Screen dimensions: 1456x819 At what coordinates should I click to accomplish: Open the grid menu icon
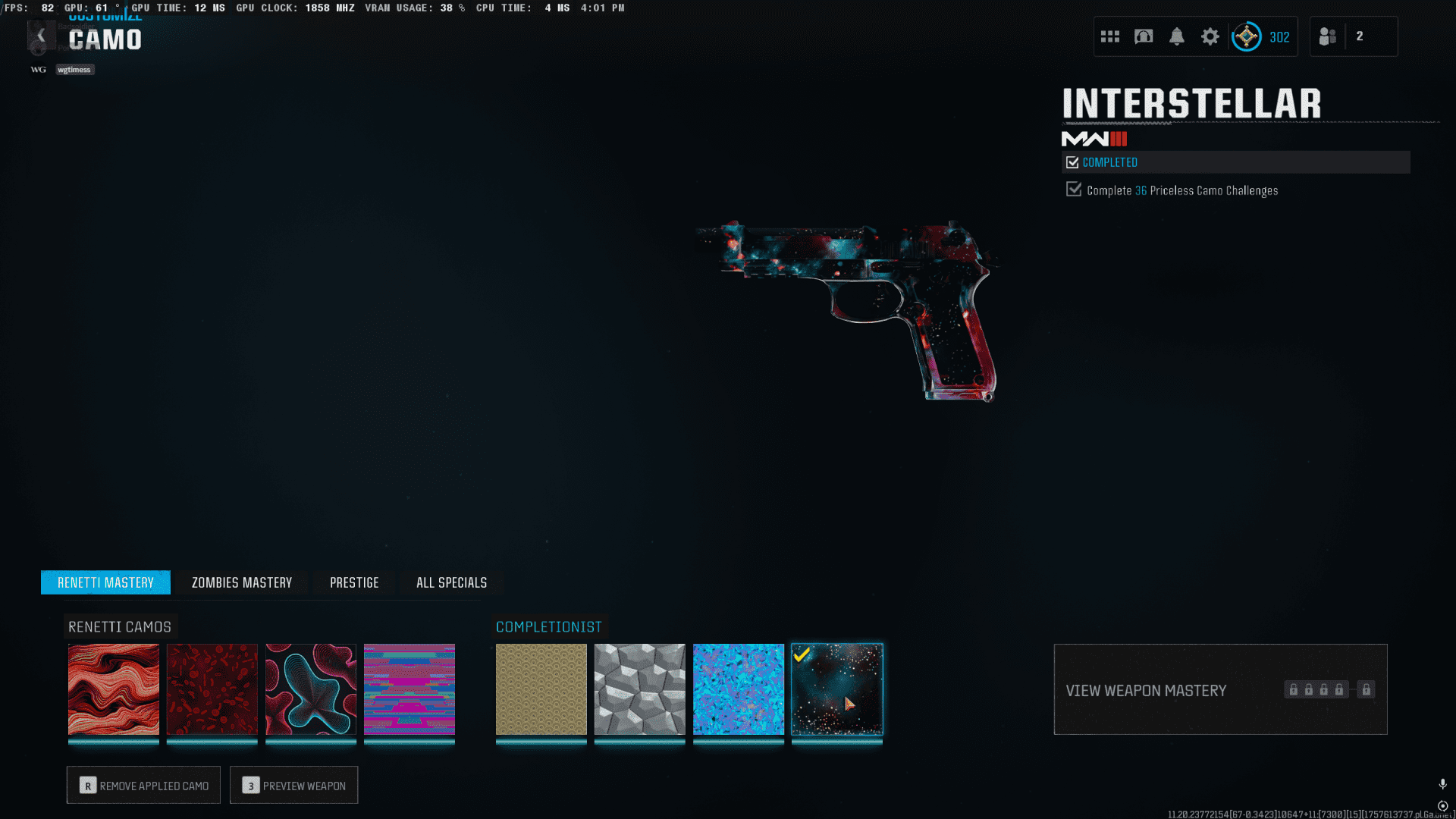coord(1110,36)
